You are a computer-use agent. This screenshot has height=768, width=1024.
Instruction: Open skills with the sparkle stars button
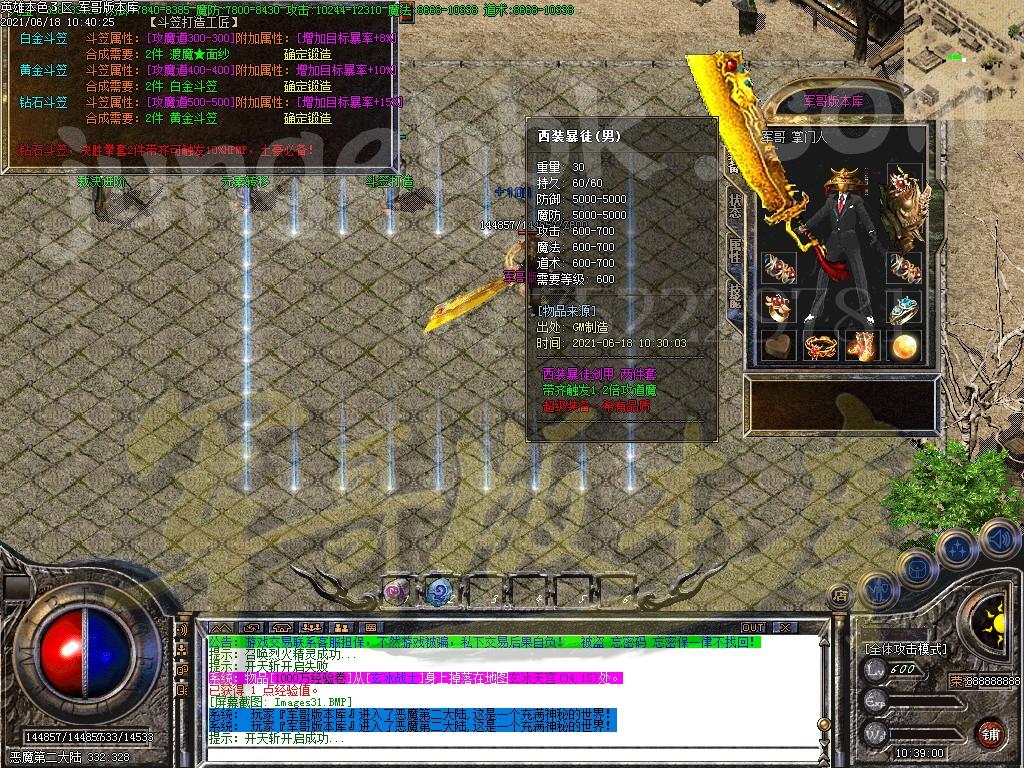tap(956, 548)
